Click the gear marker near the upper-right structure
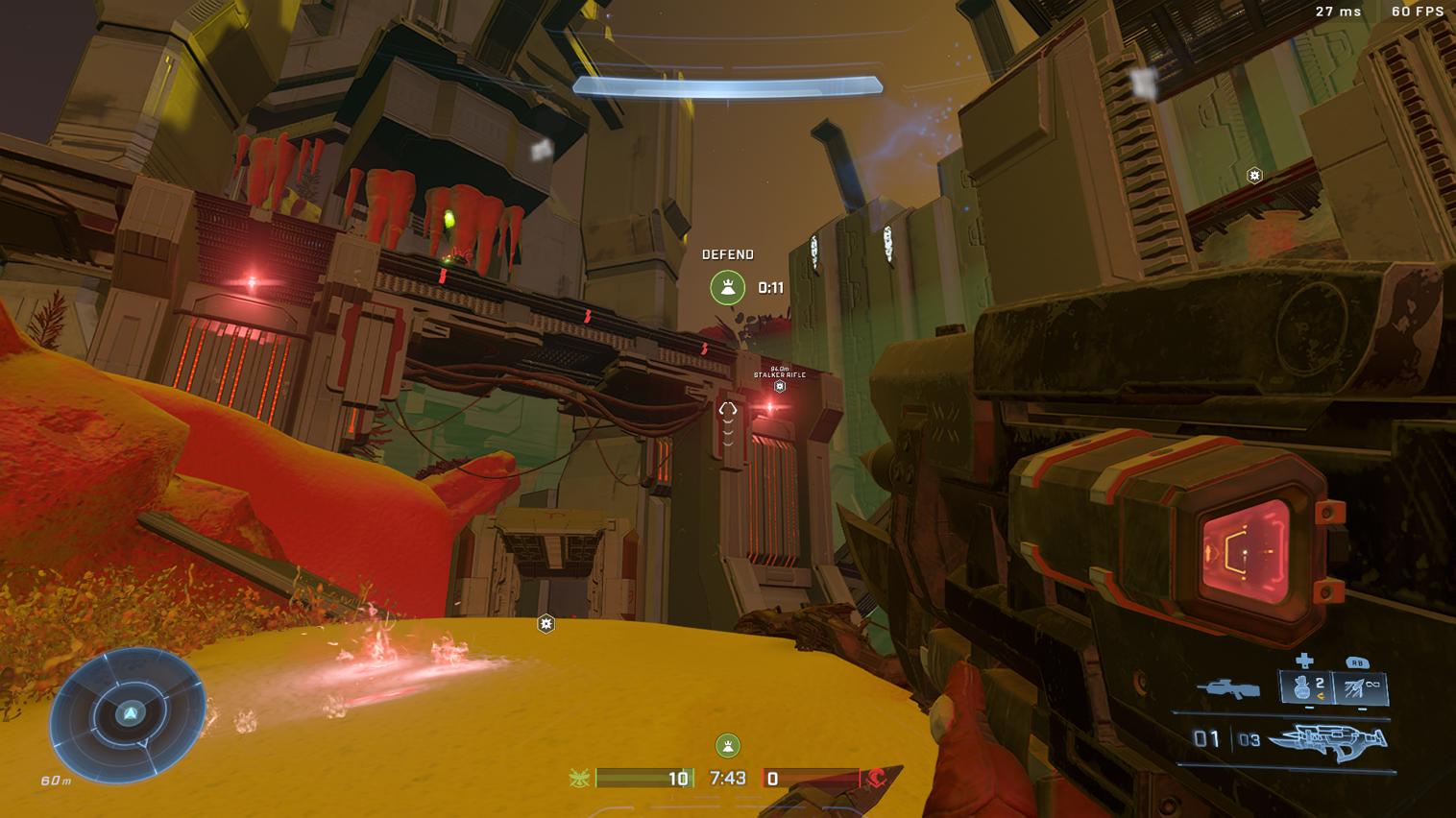The image size is (1456, 818). pyautogui.click(x=1253, y=175)
